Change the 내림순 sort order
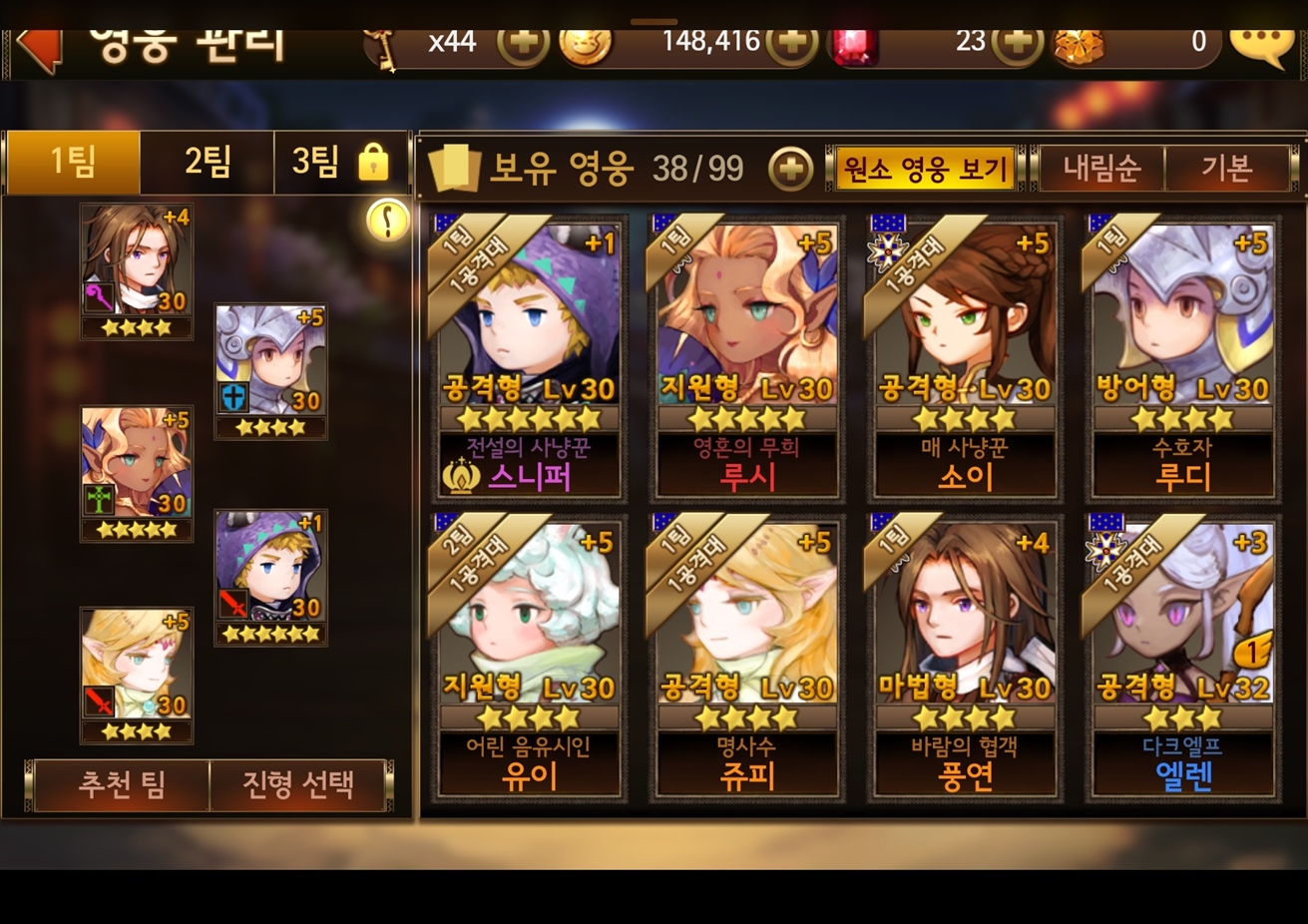1308x924 pixels. tap(1100, 169)
